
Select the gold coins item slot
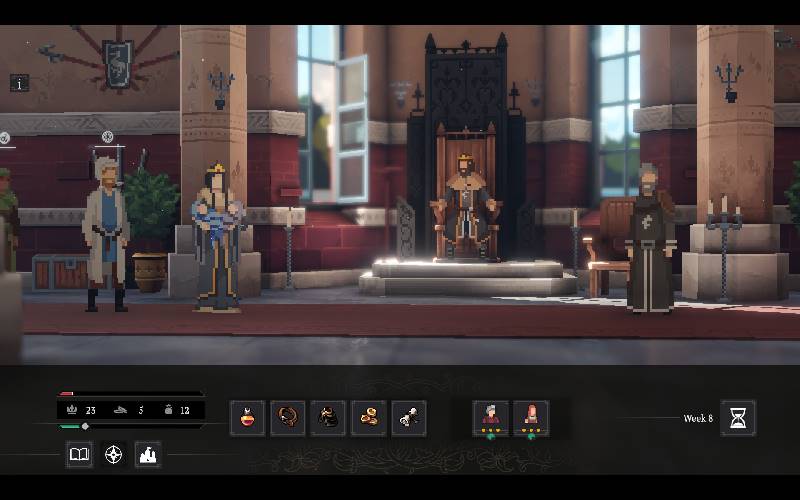369,418
